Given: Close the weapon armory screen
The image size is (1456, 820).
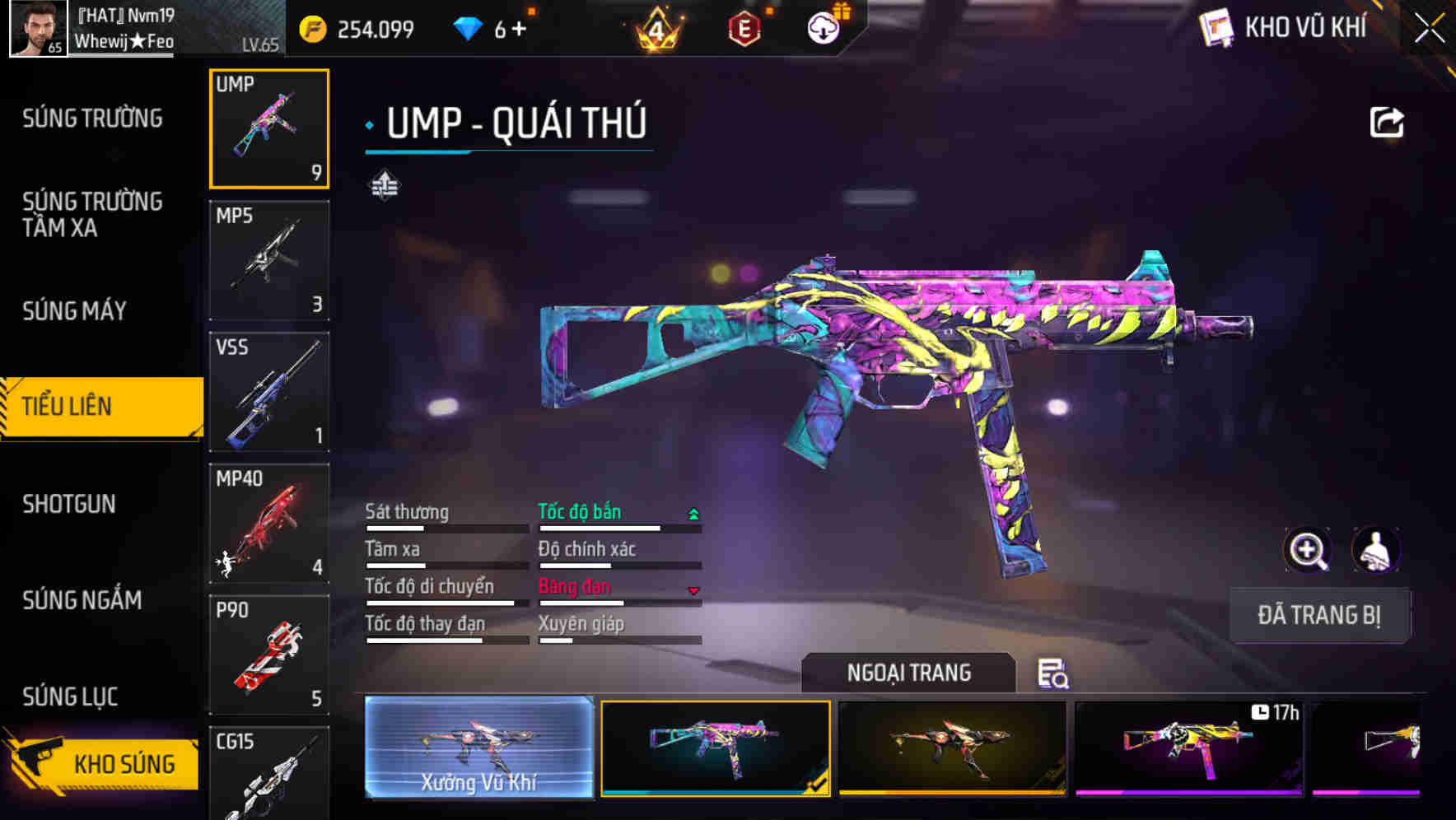Looking at the screenshot, I should point(1430,28).
